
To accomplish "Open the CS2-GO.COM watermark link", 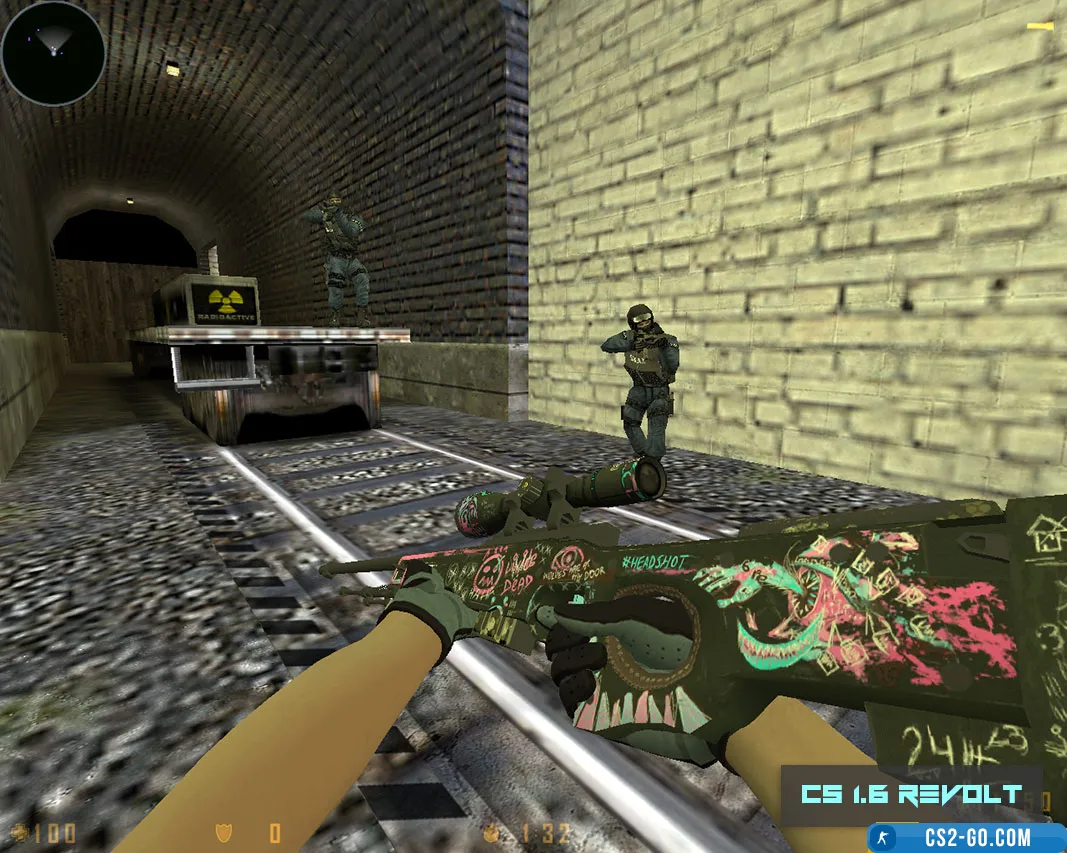I will point(966,837).
